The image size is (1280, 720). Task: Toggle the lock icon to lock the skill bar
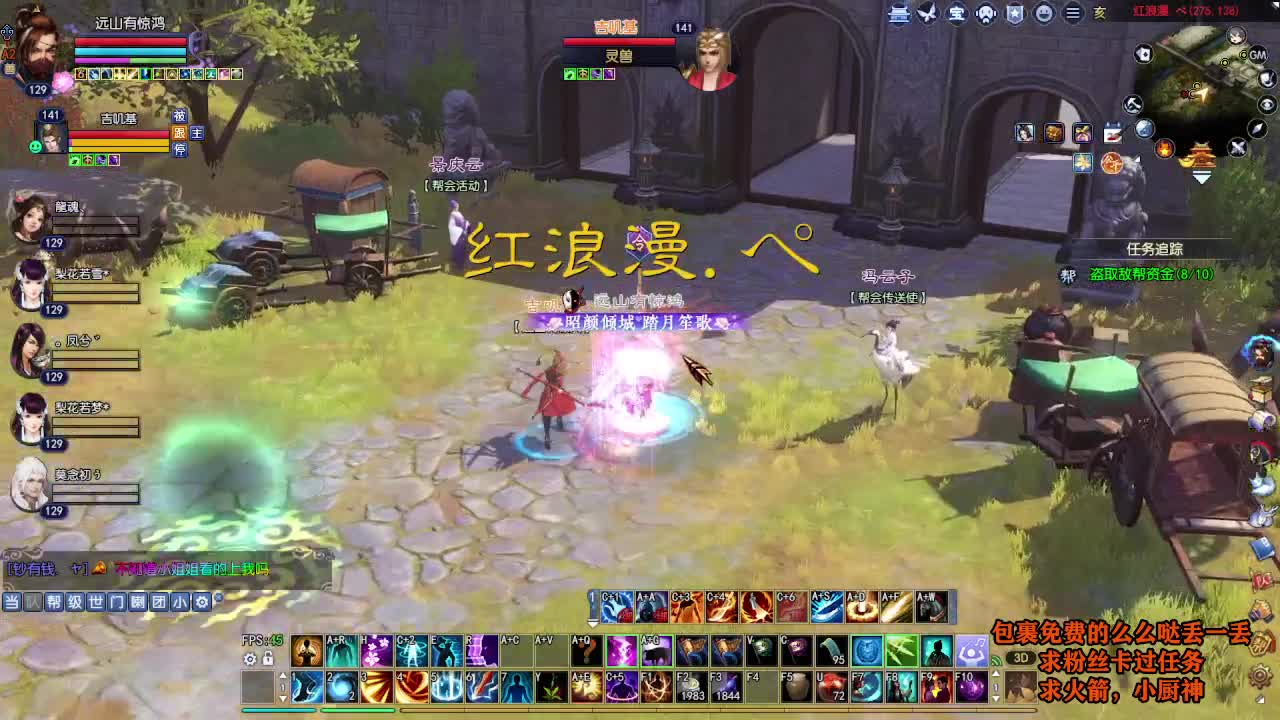[266, 658]
